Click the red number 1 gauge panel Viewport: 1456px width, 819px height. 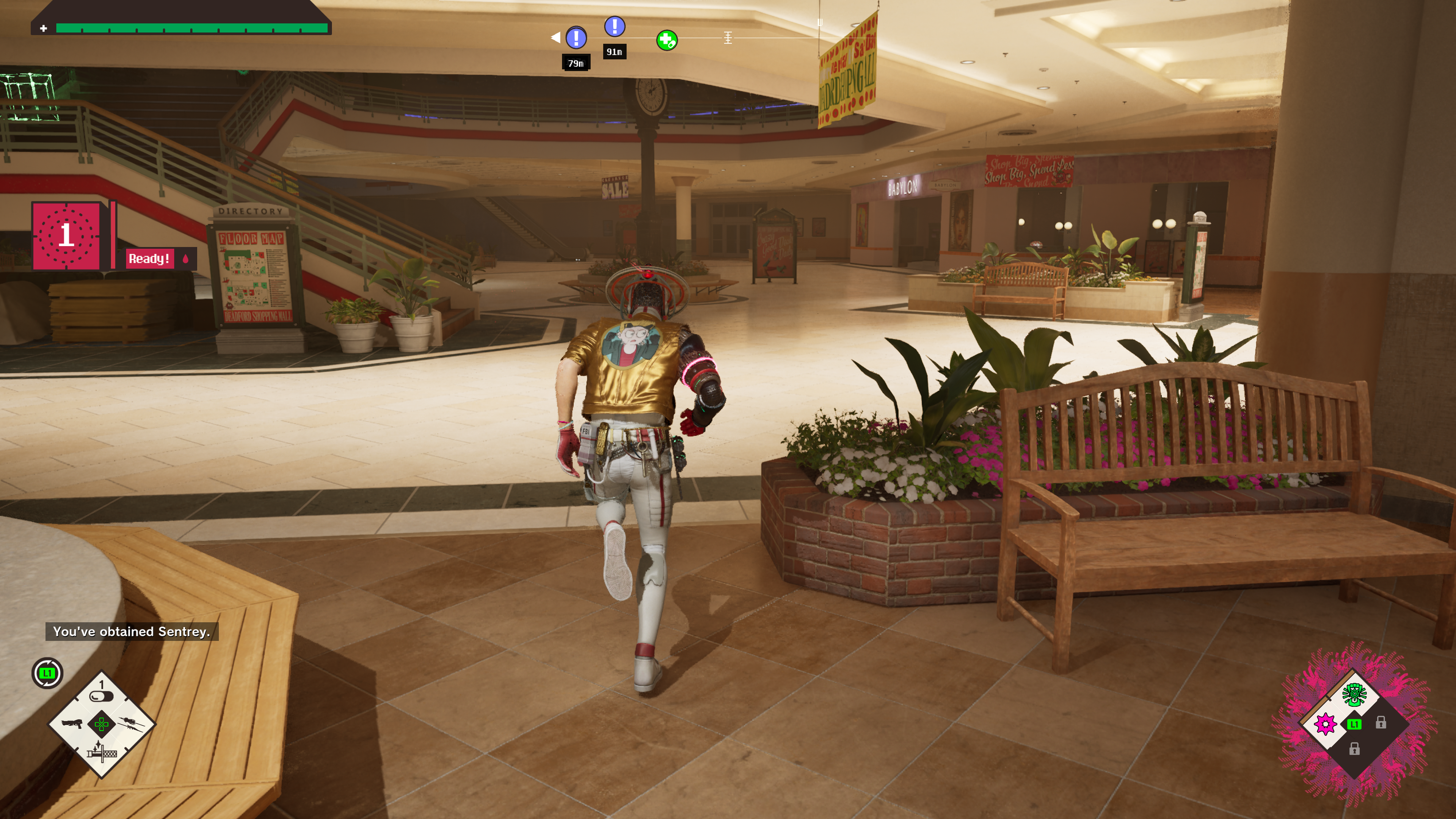click(x=67, y=235)
